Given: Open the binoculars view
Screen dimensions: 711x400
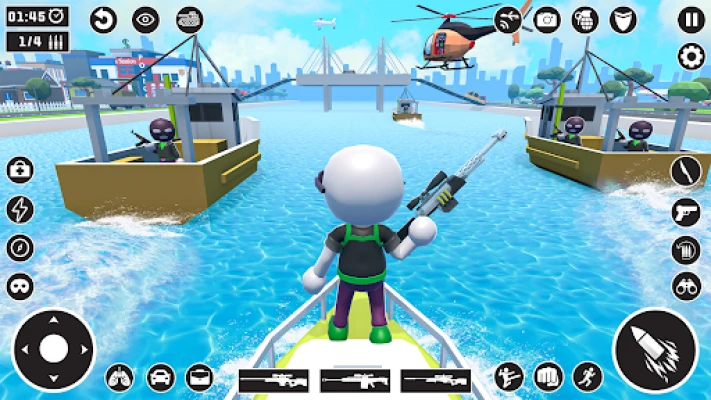Looking at the screenshot, I should click(x=685, y=286).
